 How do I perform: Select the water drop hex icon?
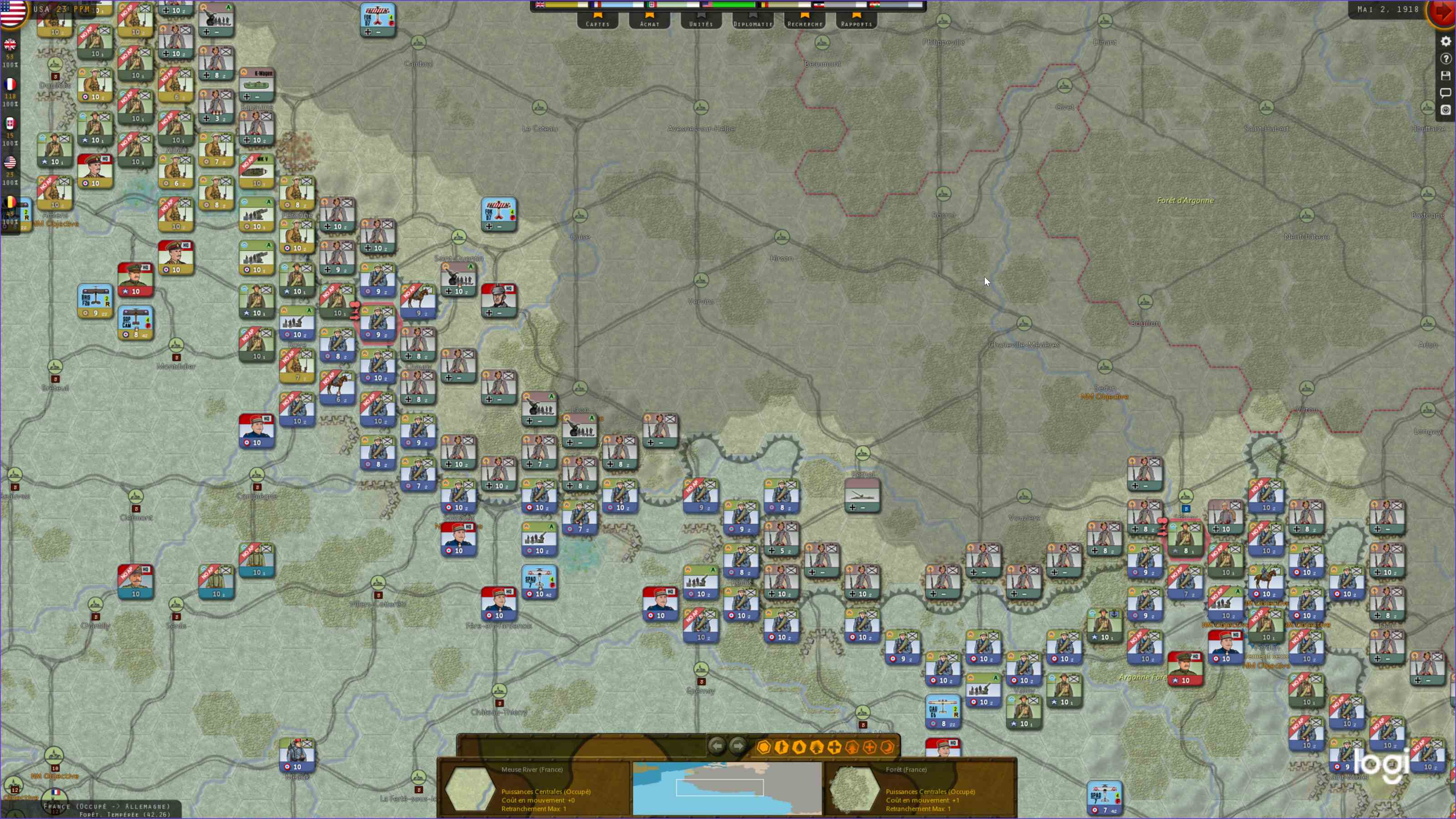799,747
